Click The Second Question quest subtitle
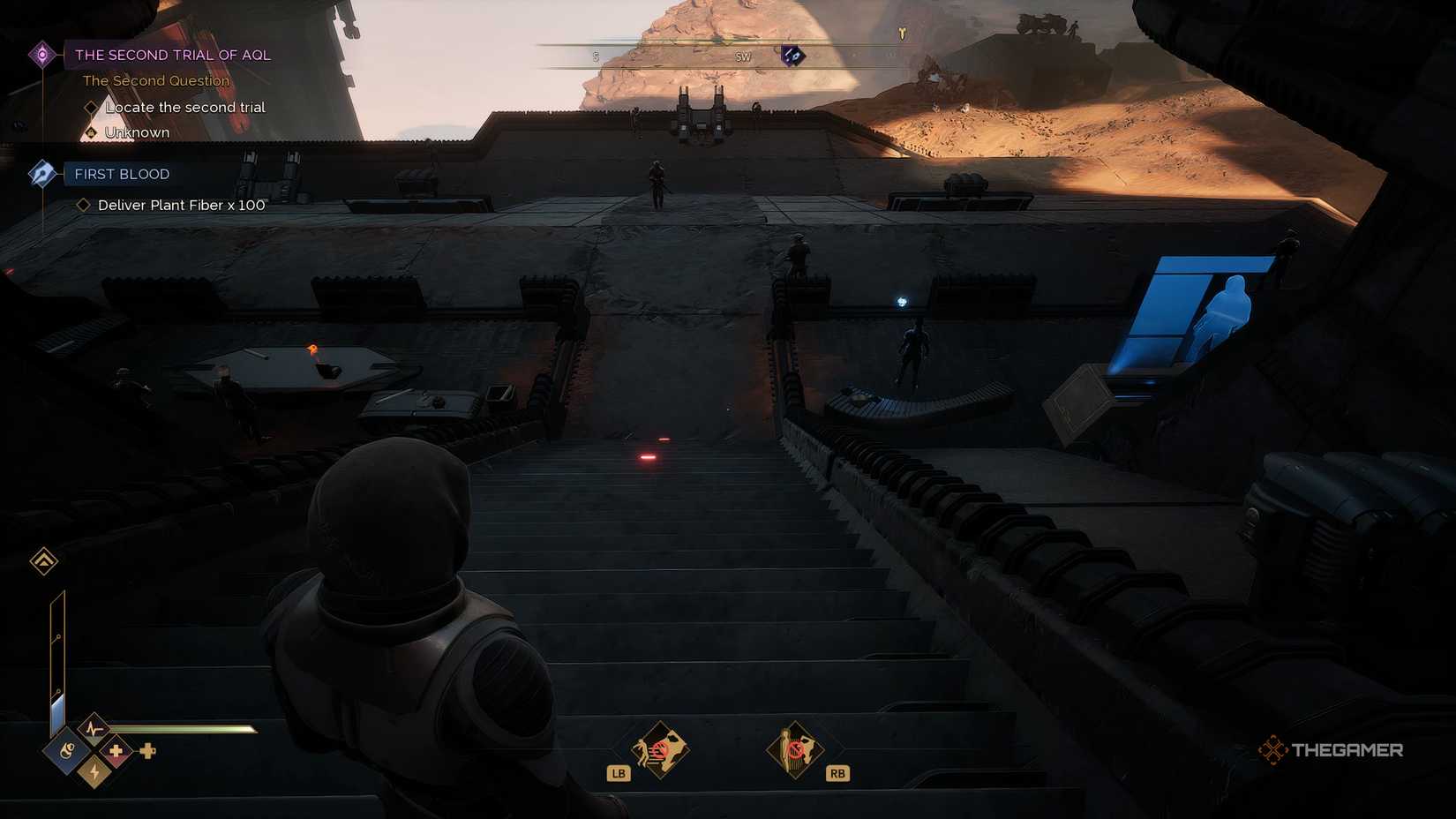This screenshot has height=819, width=1456. tap(156, 80)
